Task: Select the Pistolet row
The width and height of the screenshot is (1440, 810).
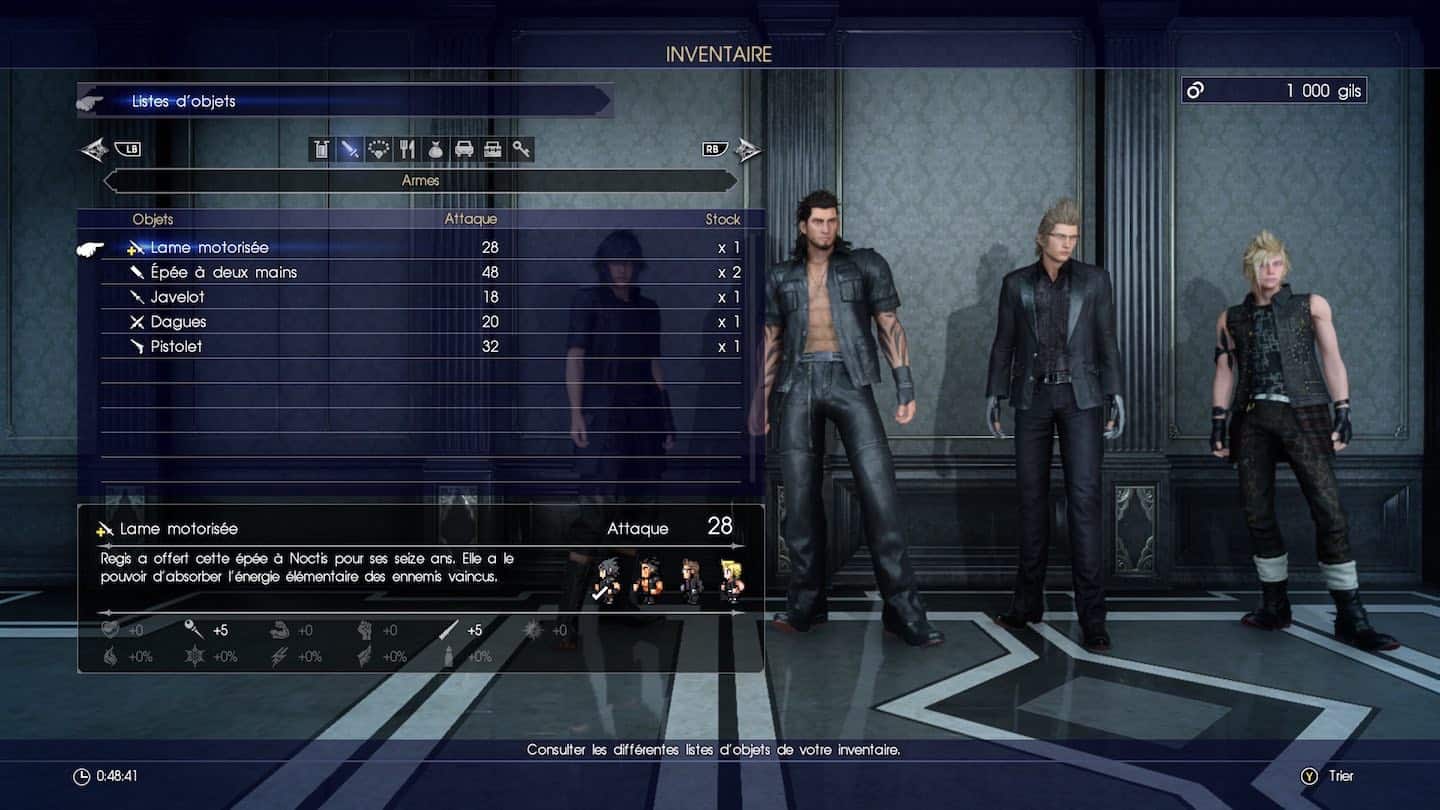Action: (176, 346)
